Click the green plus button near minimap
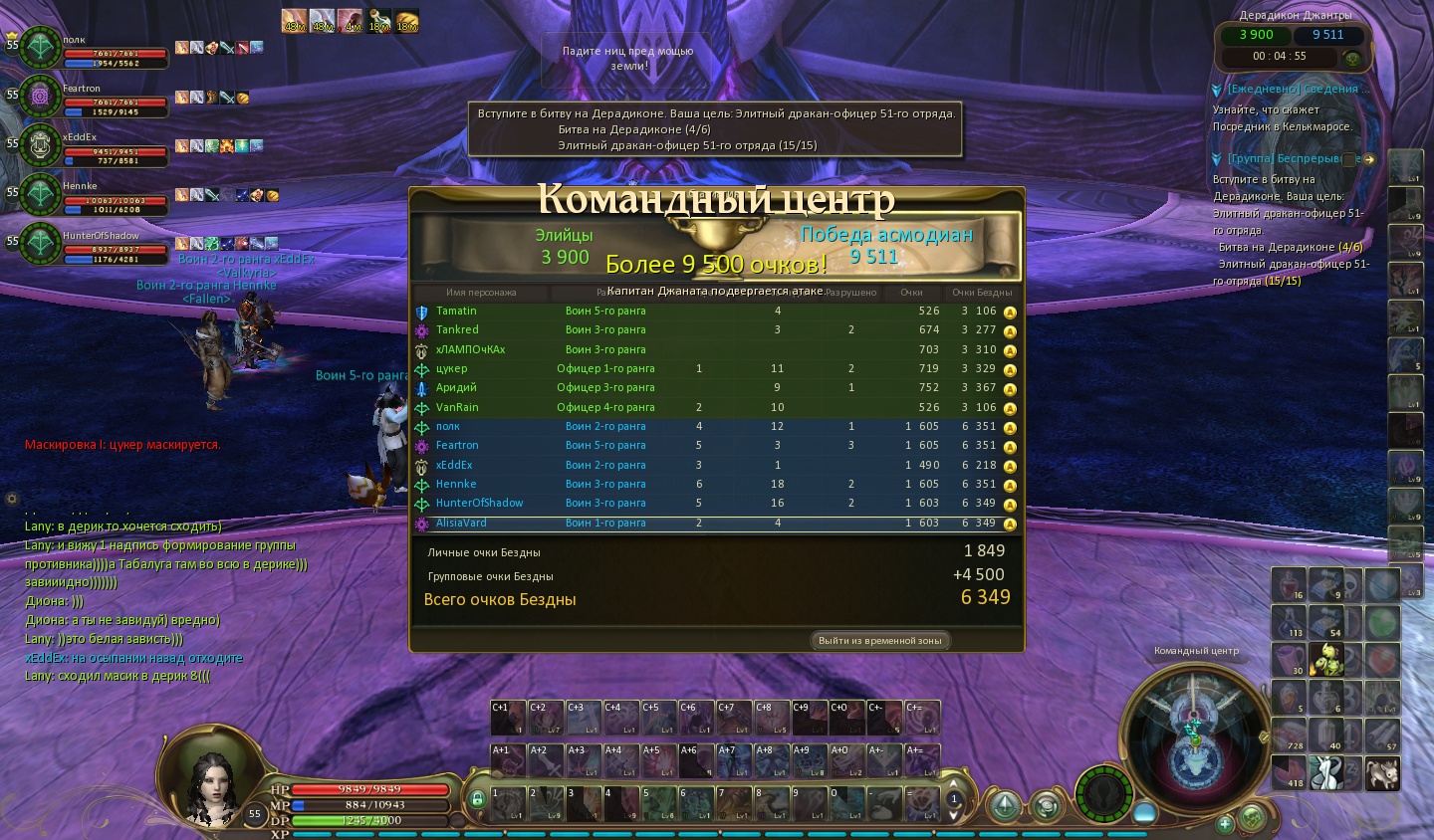This screenshot has height=840, width=1434. [x=1225, y=823]
